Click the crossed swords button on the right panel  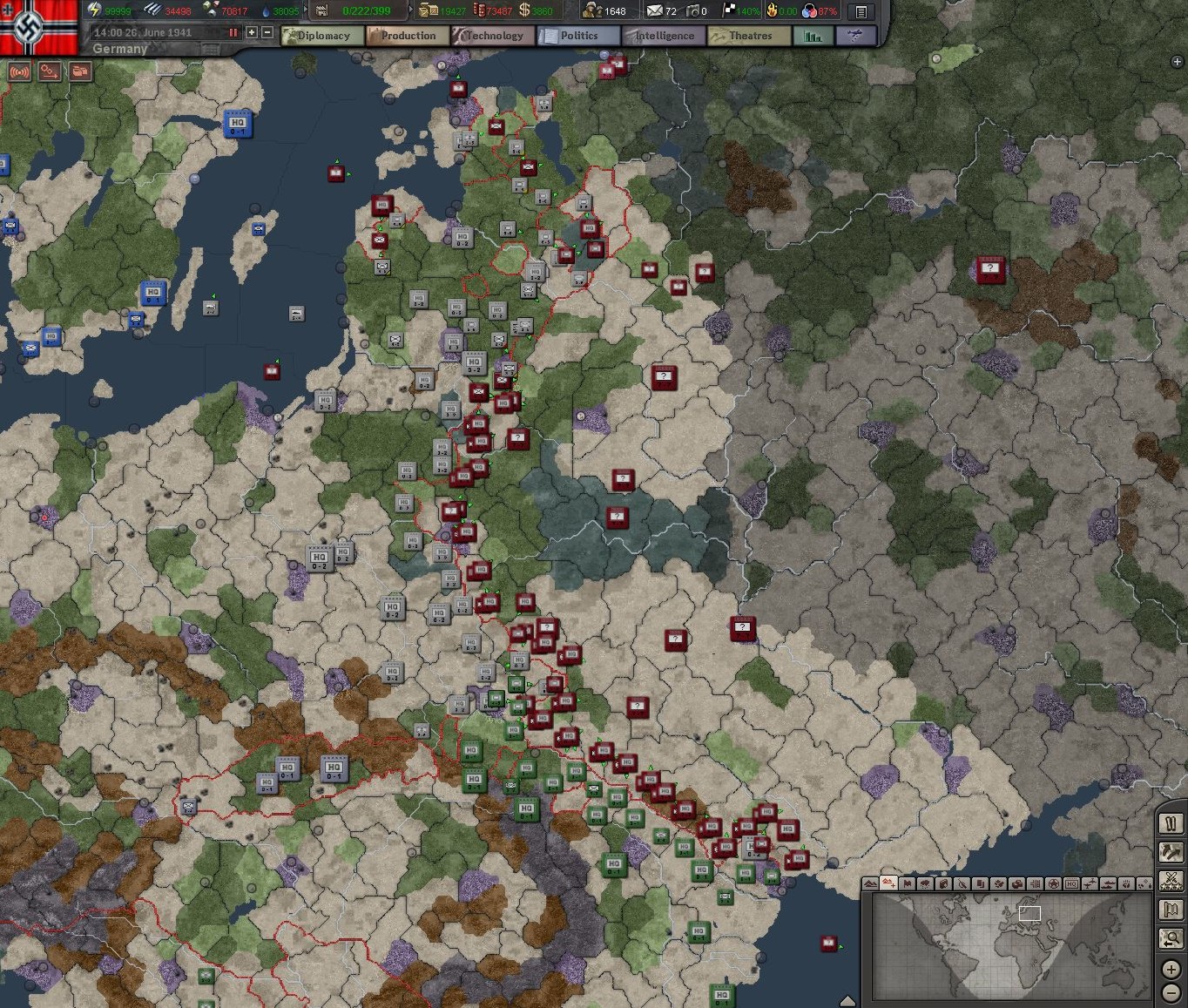pyautogui.click(x=1171, y=881)
